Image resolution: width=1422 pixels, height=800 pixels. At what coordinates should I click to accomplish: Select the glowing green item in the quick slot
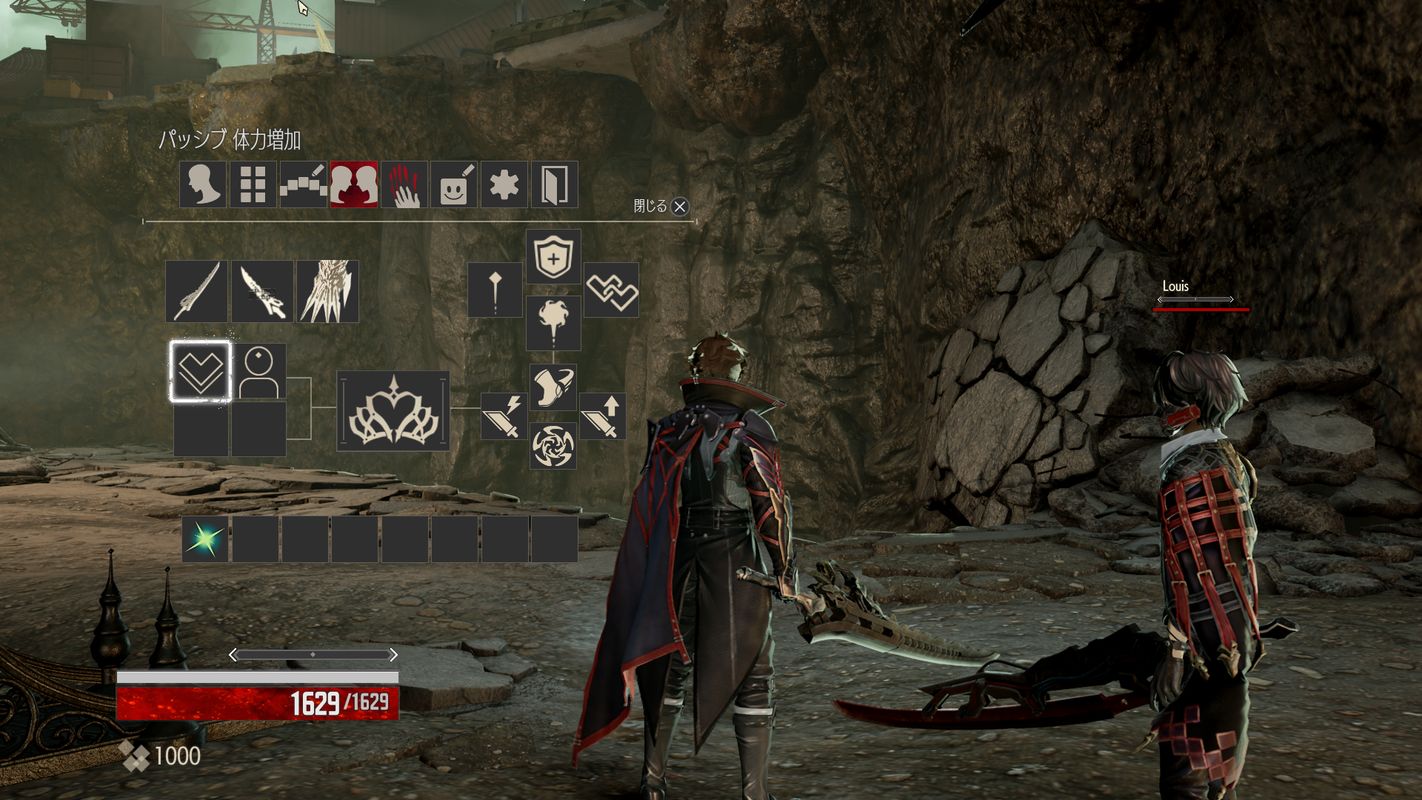205,540
